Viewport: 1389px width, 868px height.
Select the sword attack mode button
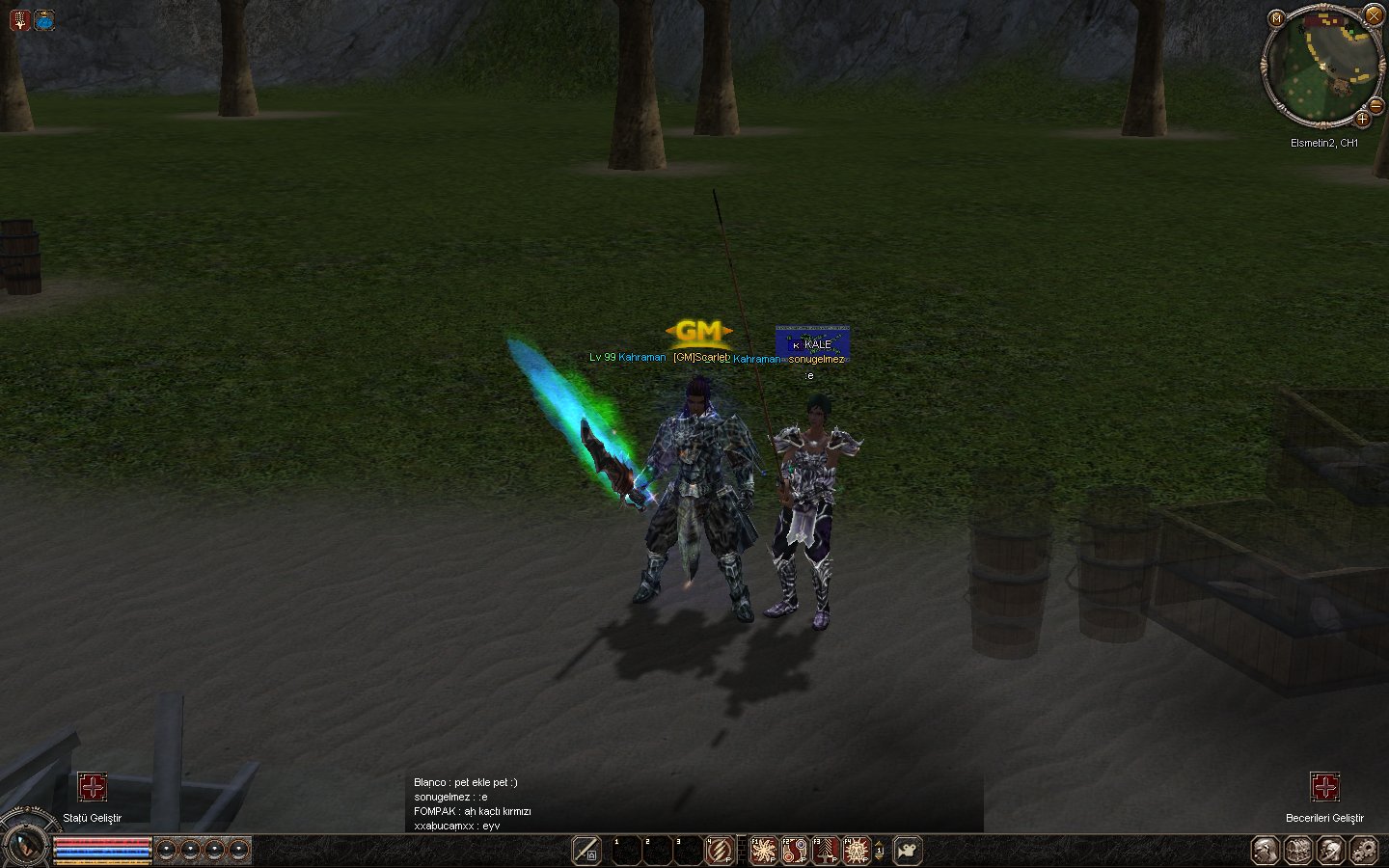click(x=586, y=850)
